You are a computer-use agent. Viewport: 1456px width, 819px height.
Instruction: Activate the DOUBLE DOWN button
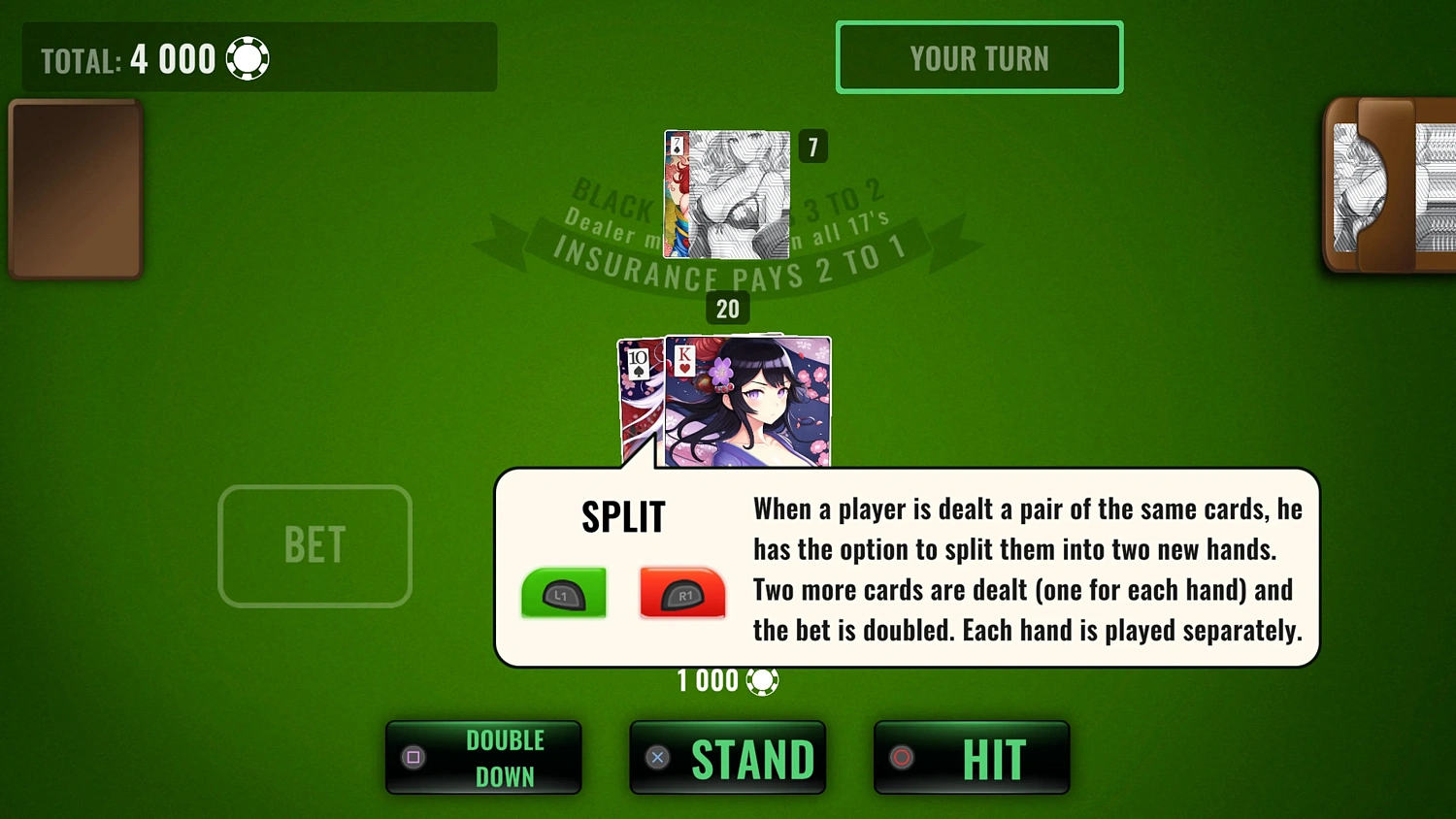(483, 757)
